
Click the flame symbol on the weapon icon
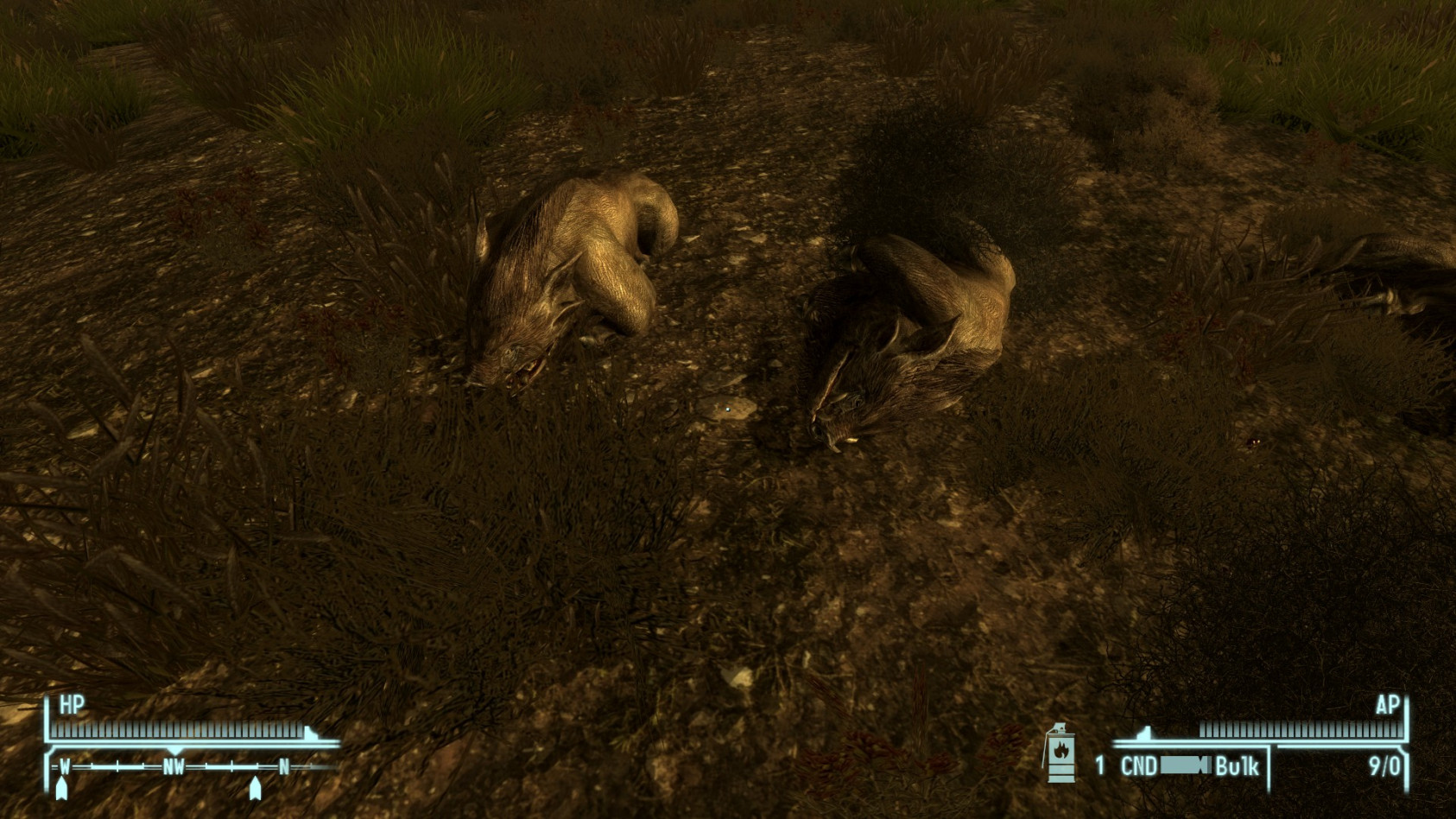pyautogui.click(x=1060, y=749)
